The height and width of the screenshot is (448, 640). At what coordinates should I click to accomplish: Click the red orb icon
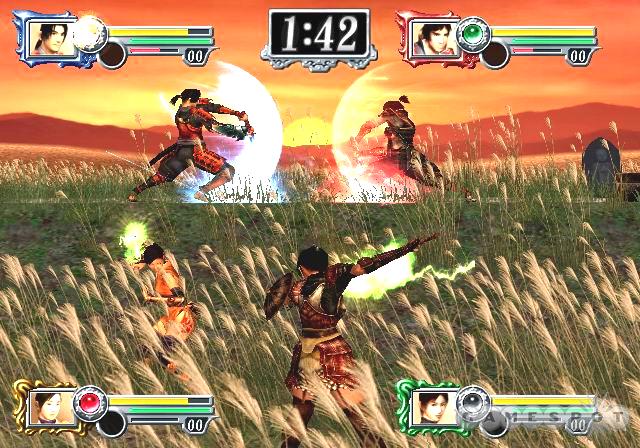[x=90, y=402]
